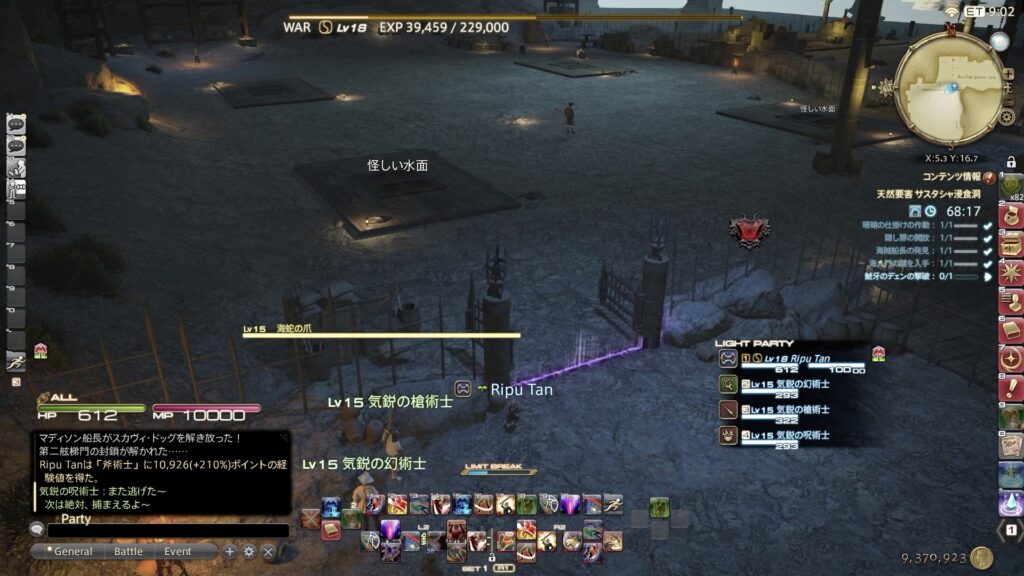The height and width of the screenshot is (576, 1024).
Task: Close the chat log with X button
Action: pos(268,551)
